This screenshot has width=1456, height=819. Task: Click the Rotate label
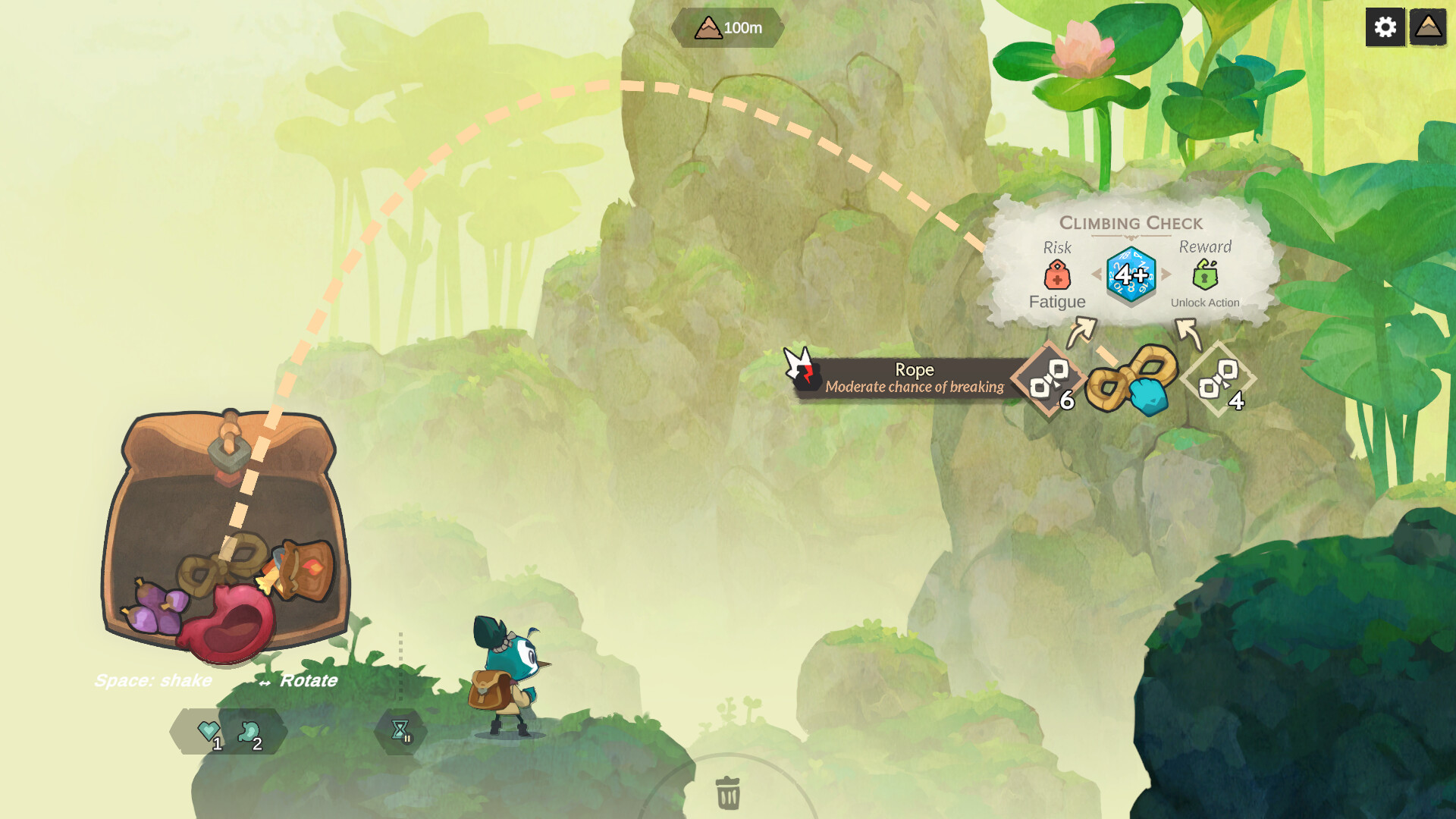[308, 681]
